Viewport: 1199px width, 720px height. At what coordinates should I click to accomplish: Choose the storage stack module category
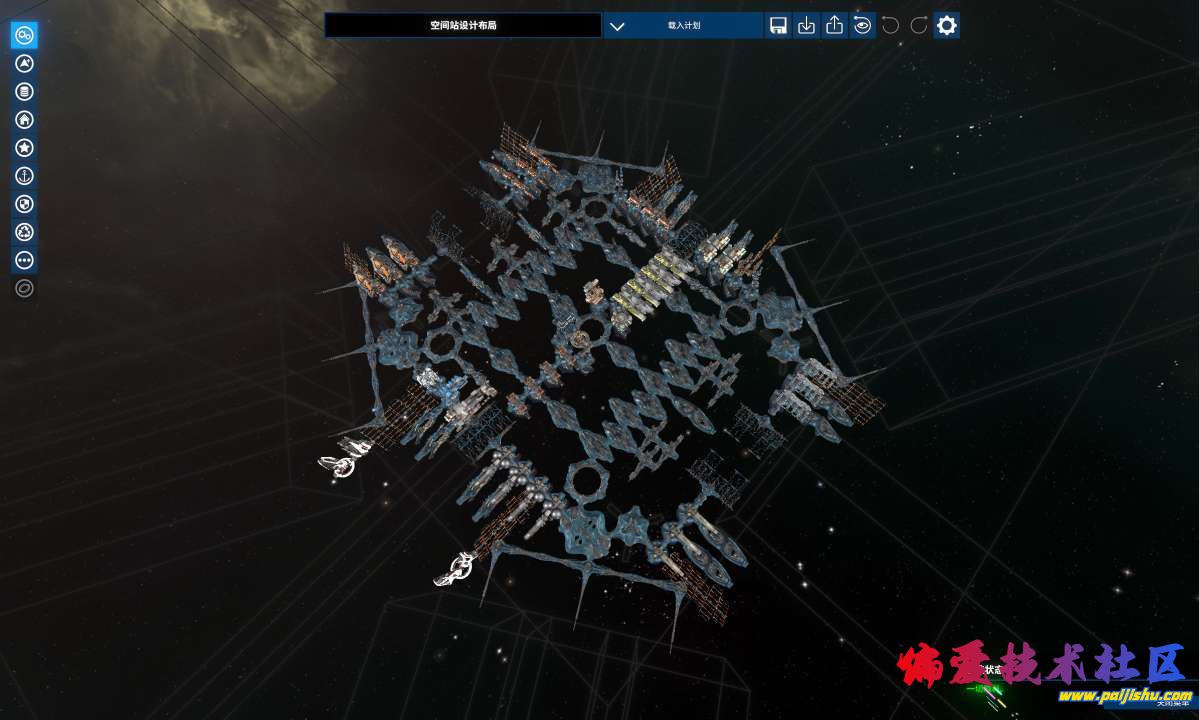tap(25, 92)
